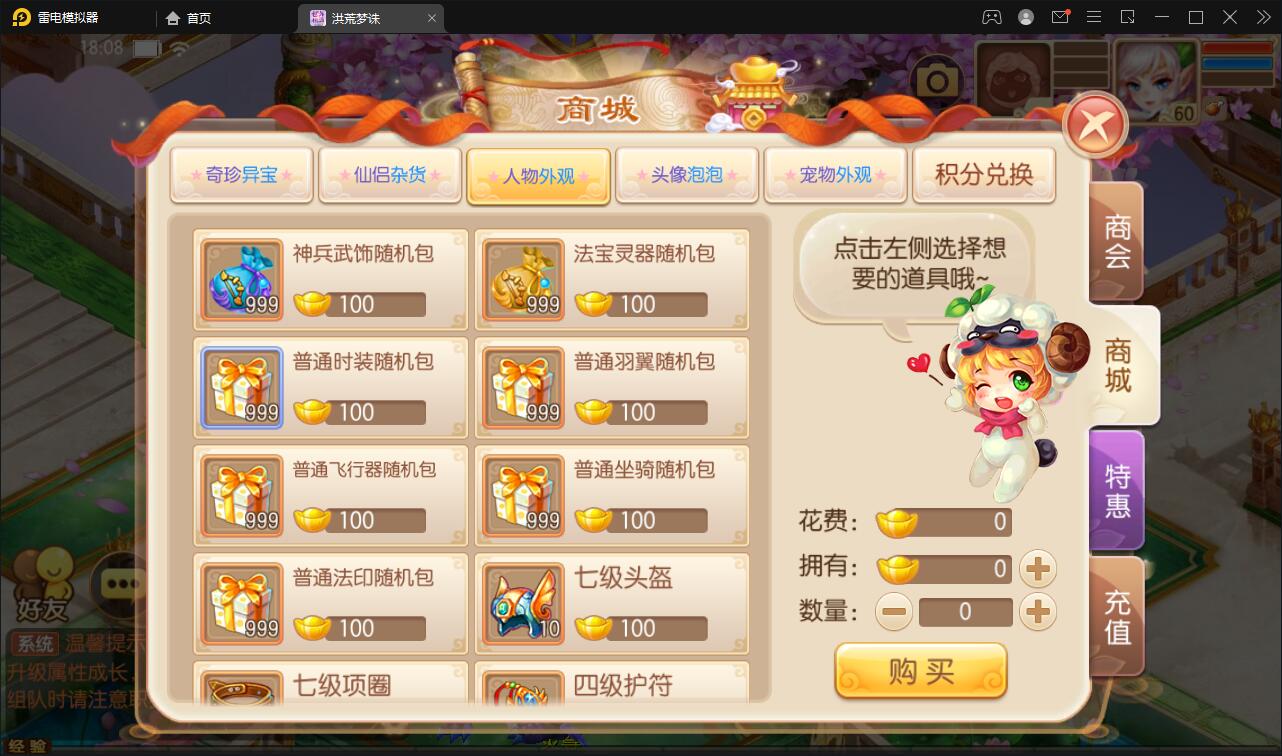Viewport: 1282px width, 756px height.
Task: Open the screenshot camera tool
Action: pyautogui.click(x=936, y=77)
